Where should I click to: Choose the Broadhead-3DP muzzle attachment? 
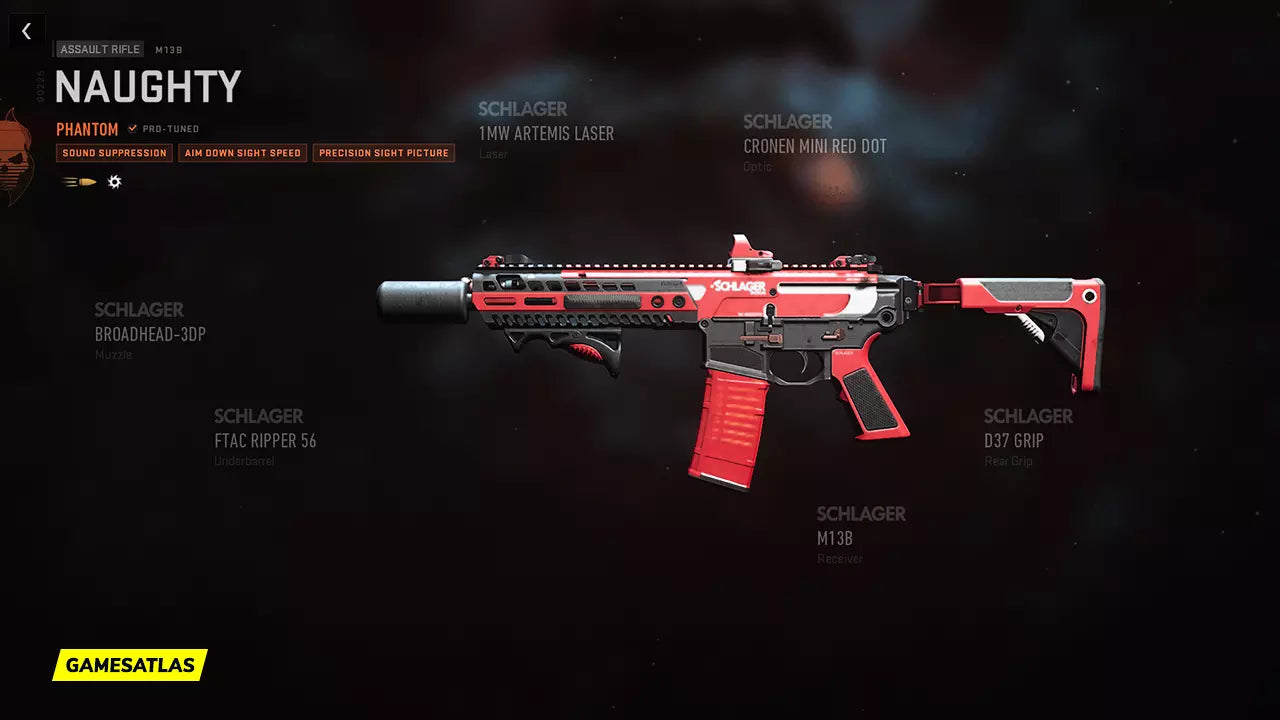click(x=150, y=334)
